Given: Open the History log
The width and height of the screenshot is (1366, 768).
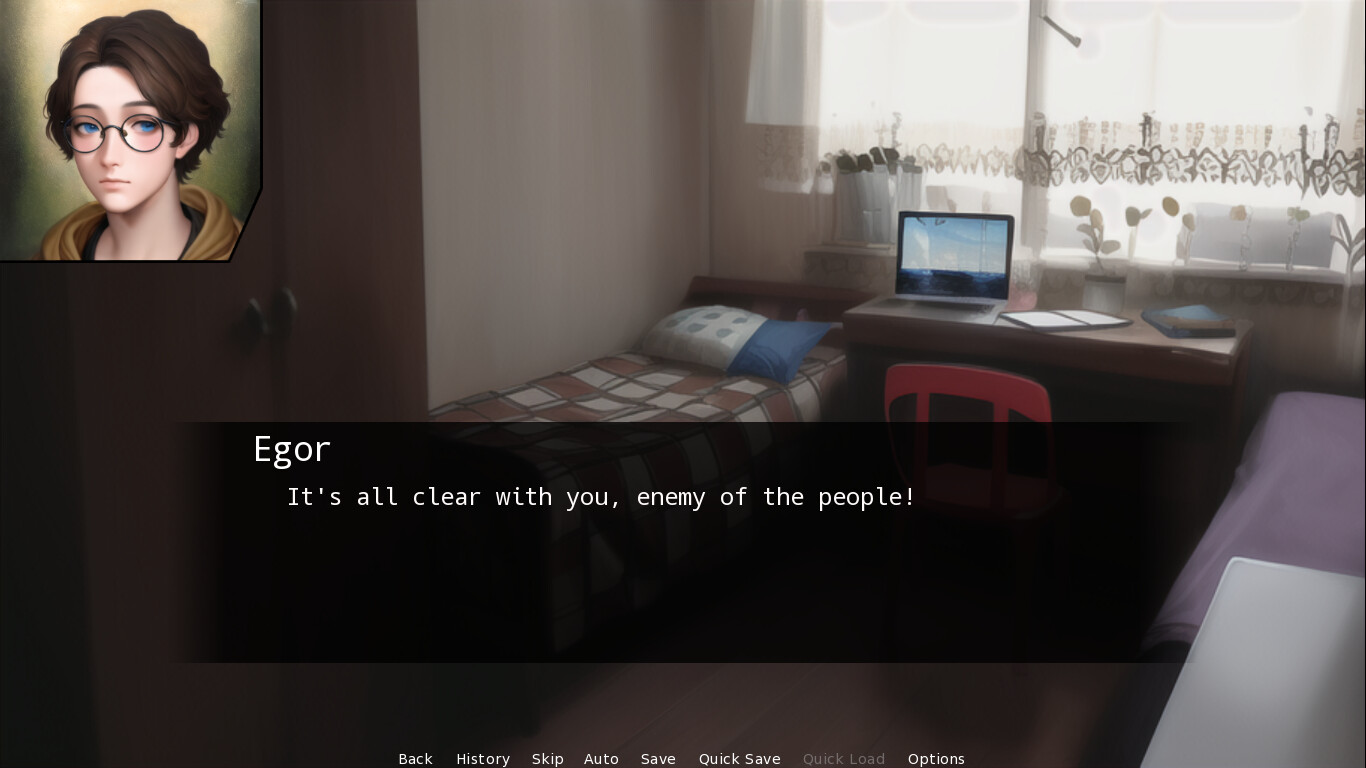Looking at the screenshot, I should [483, 759].
